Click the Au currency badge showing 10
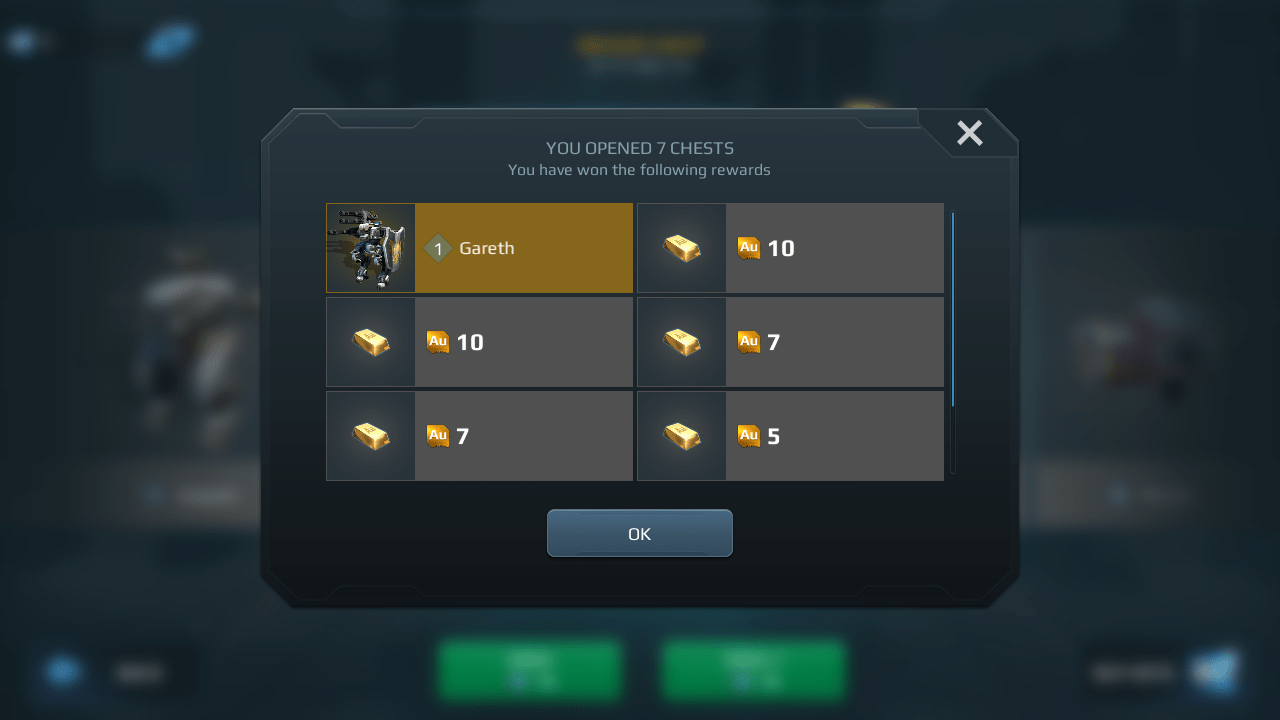The image size is (1280, 720). point(748,248)
